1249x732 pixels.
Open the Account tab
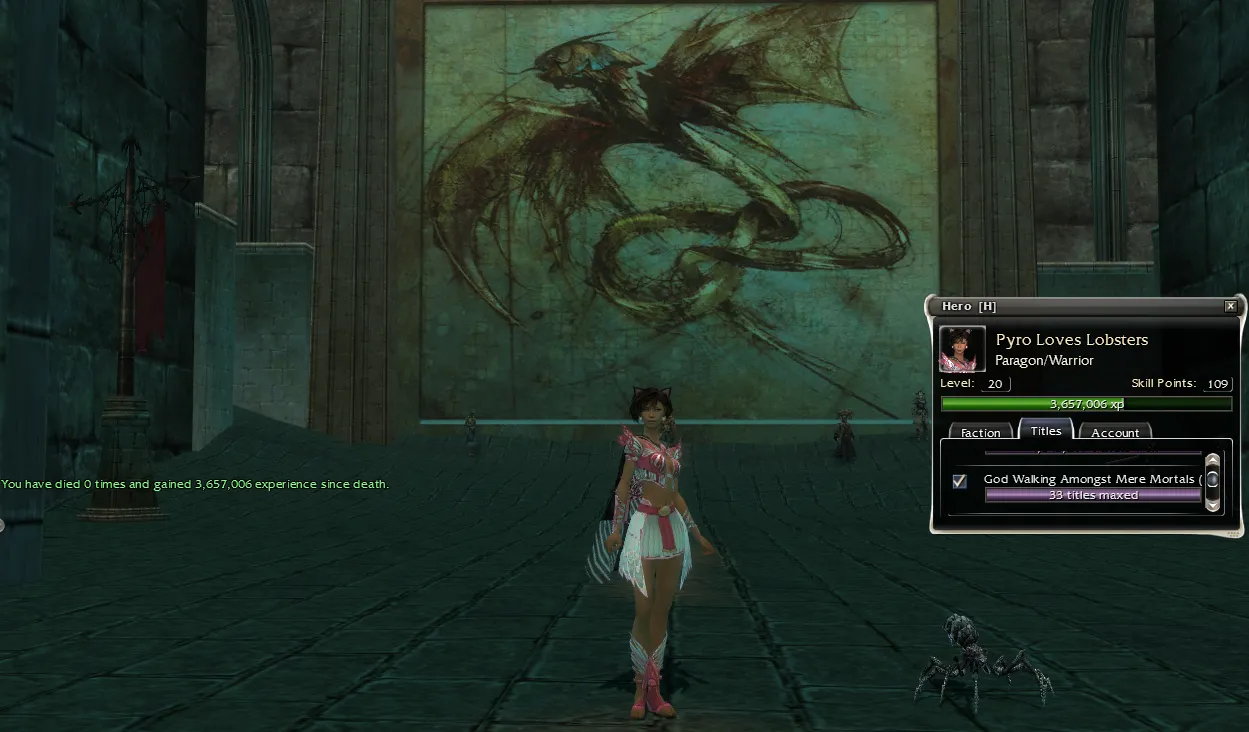1115,432
